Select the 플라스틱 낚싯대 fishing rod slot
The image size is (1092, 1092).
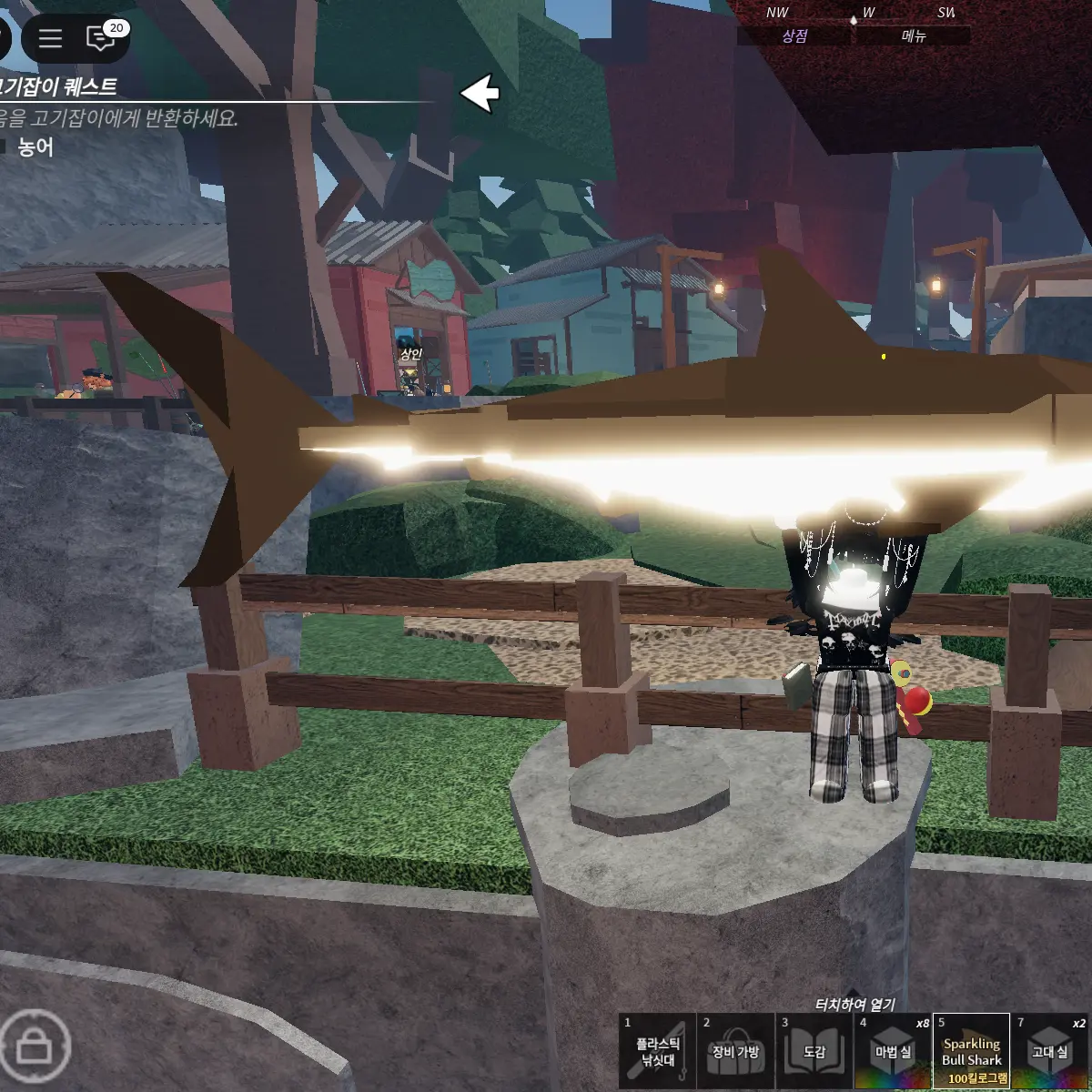(657, 1052)
